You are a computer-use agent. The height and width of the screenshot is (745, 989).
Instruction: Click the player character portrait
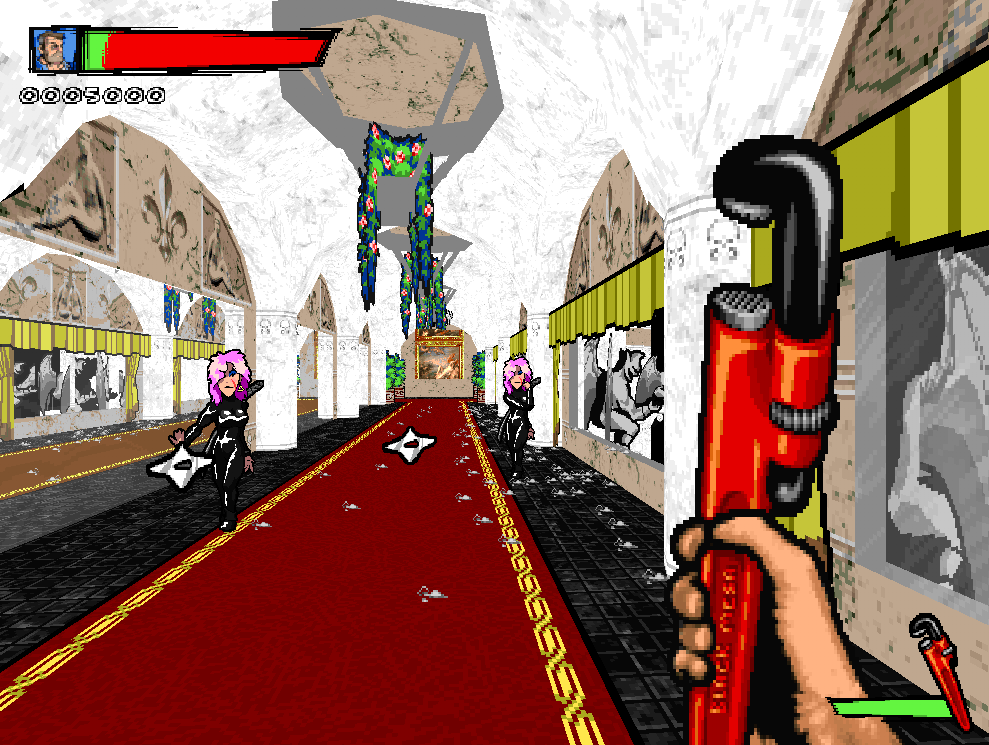point(54,50)
